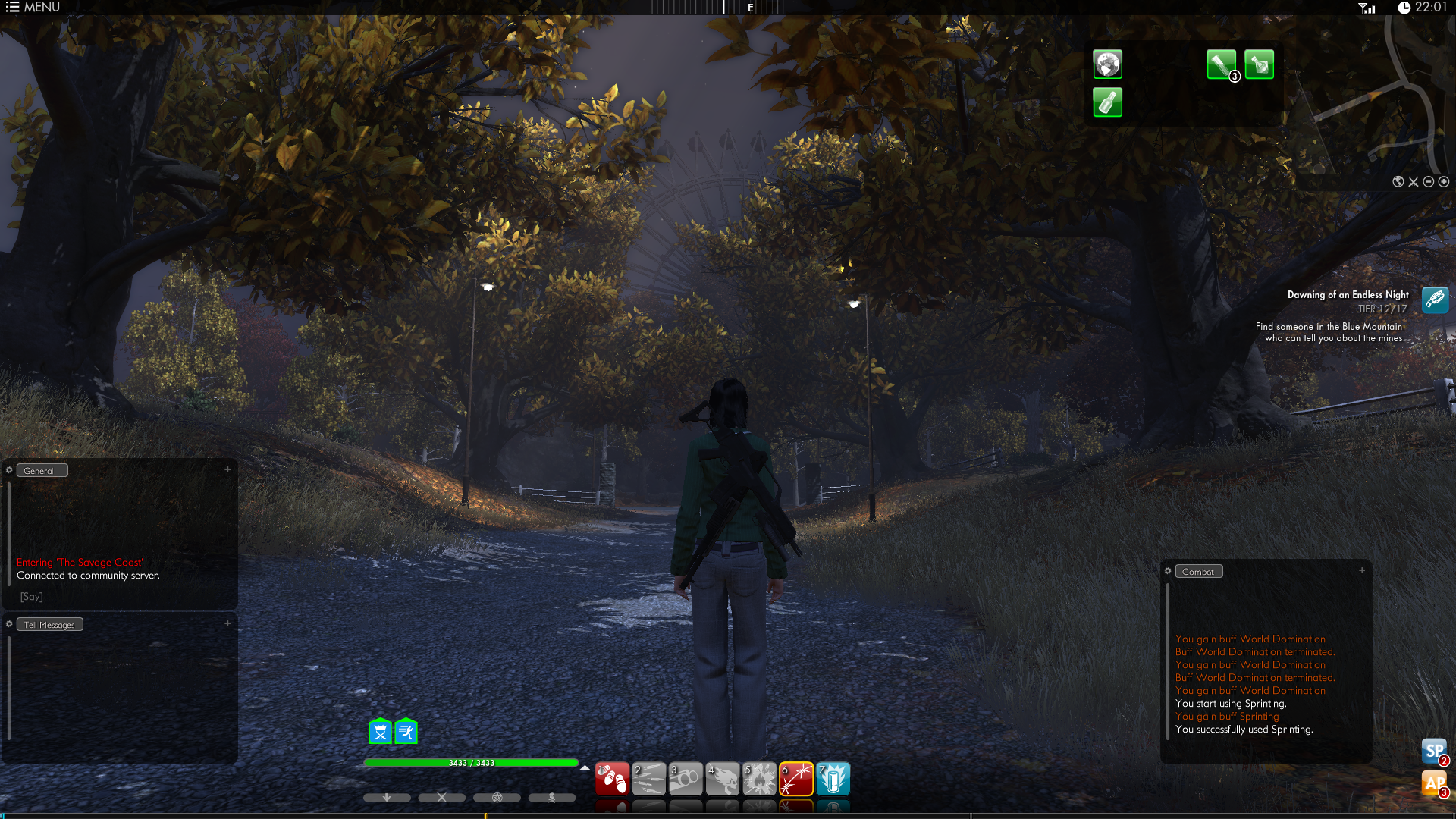This screenshot has height=819, width=1456.
Task: Select the Combat log tab
Action: (x=1198, y=572)
